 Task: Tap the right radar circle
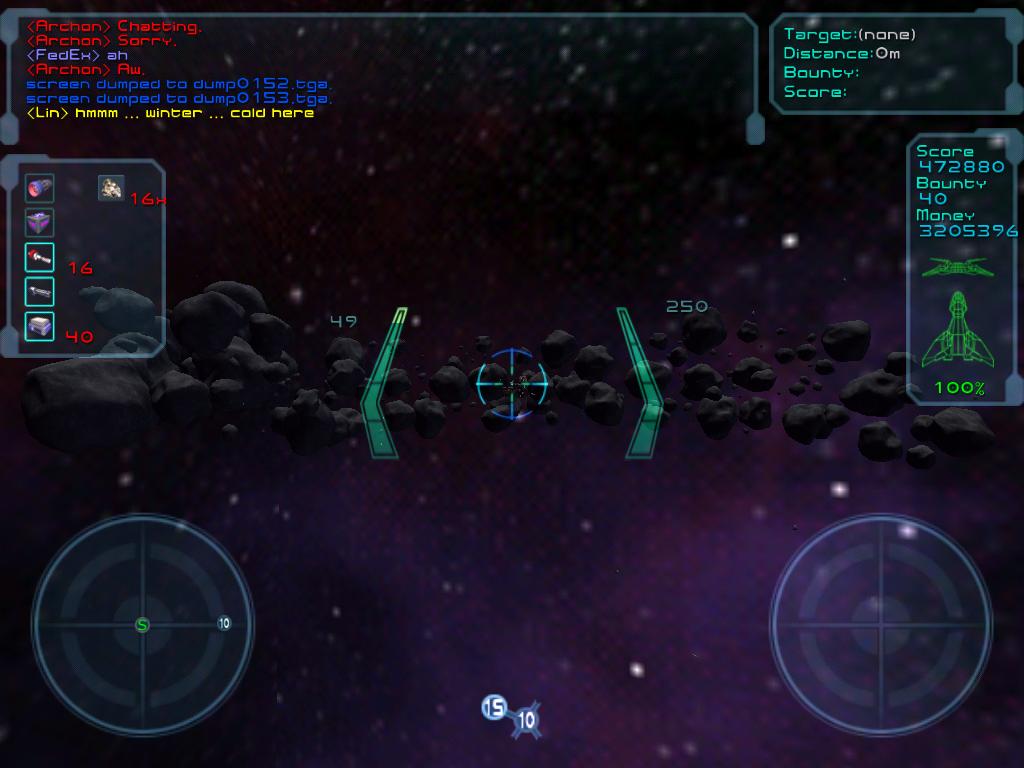click(x=881, y=625)
